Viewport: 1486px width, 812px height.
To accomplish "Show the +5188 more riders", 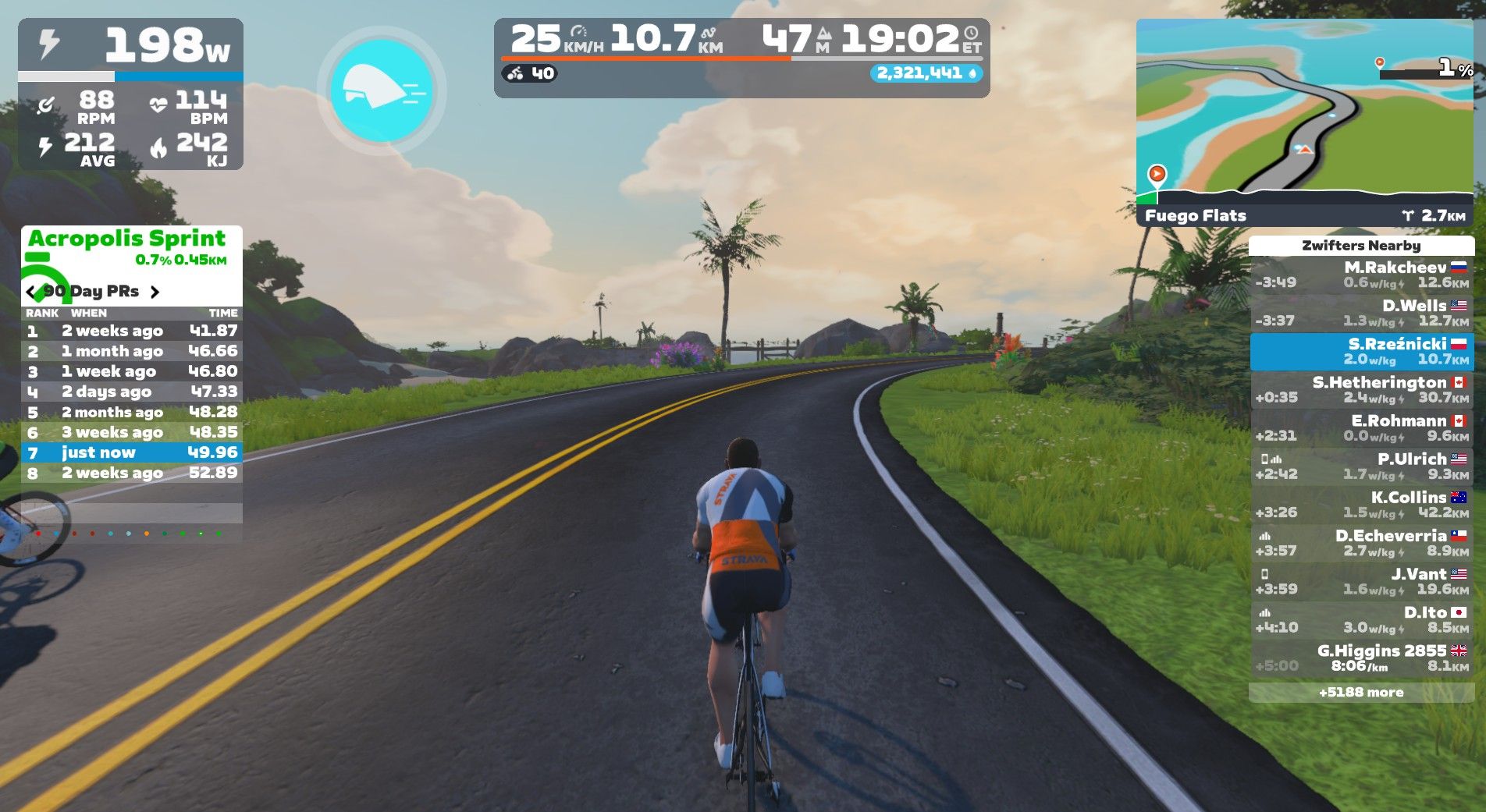I will pyautogui.click(x=1361, y=692).
